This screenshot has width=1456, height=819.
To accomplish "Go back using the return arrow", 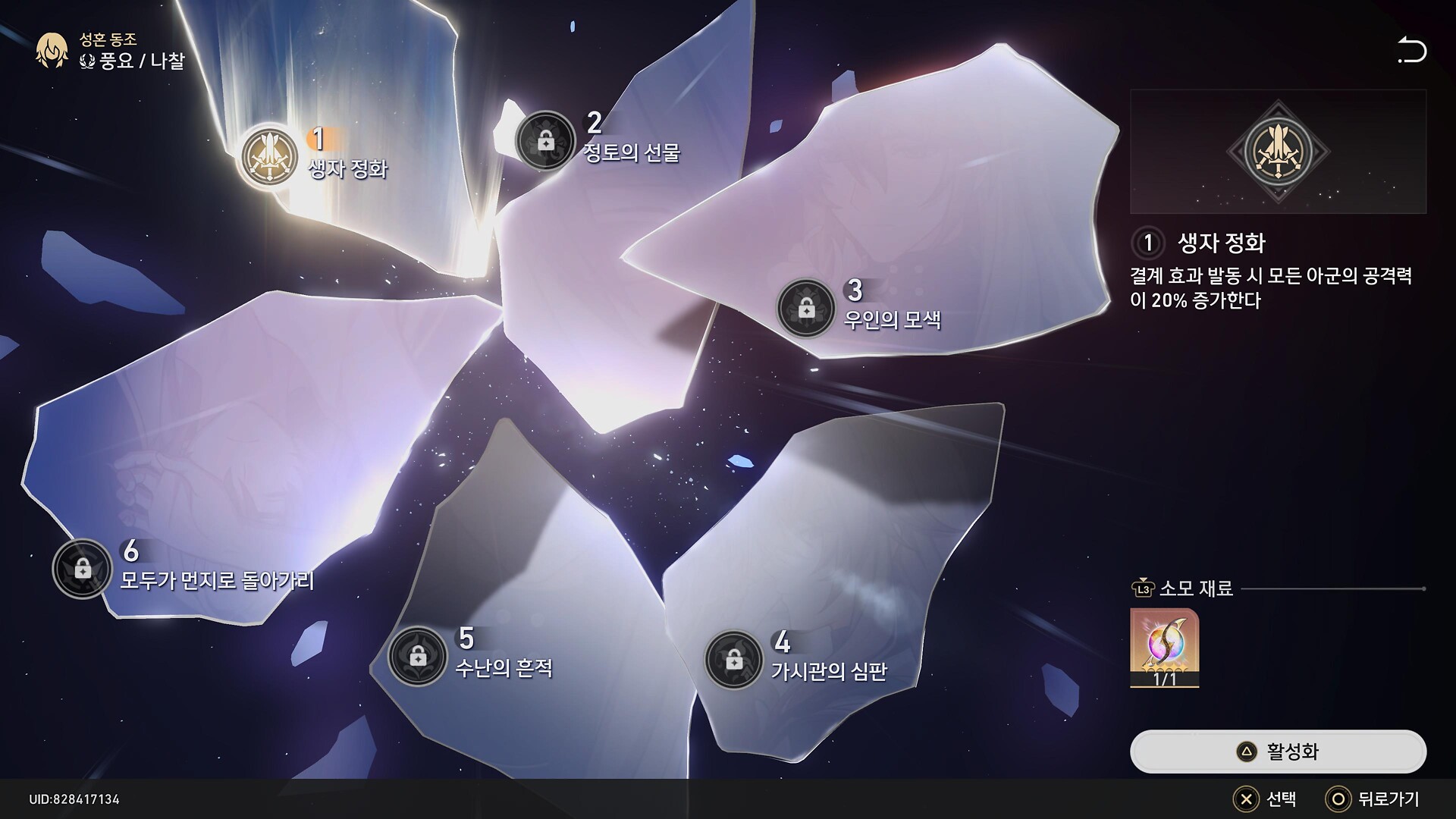I will 1411,51.
